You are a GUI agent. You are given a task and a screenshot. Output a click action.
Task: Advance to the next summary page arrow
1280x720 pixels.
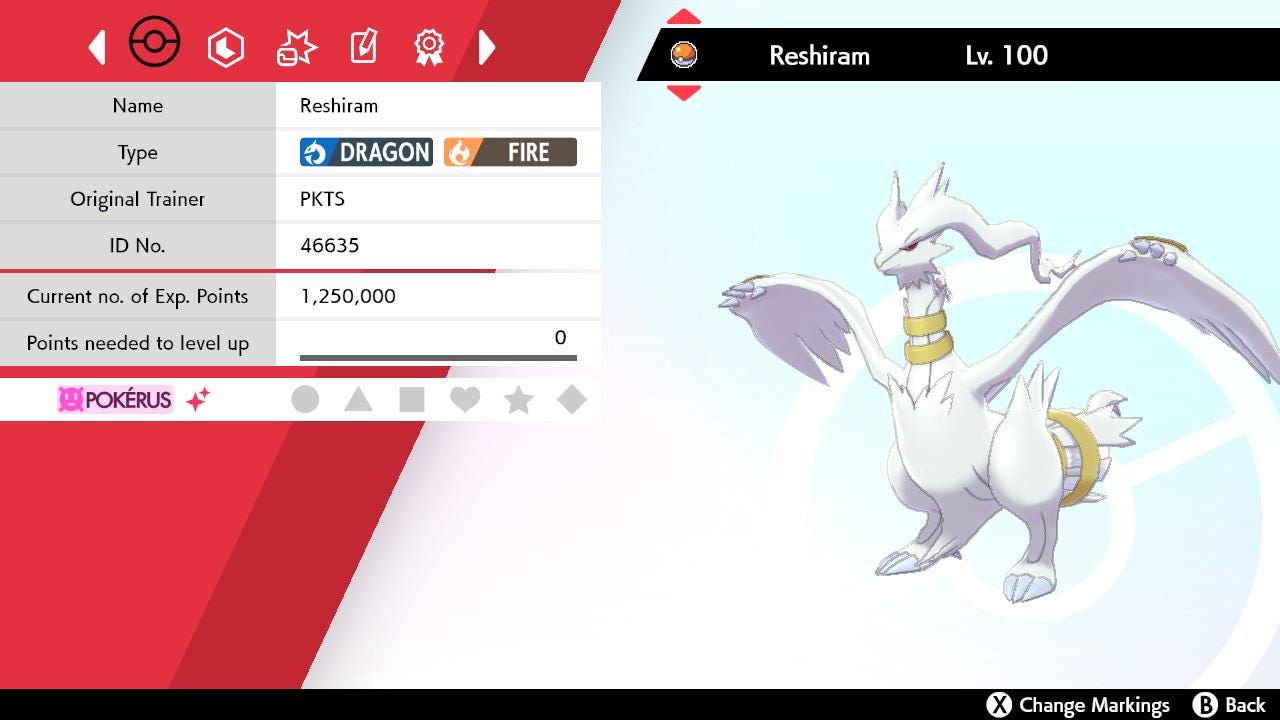[x=487, y=47]
